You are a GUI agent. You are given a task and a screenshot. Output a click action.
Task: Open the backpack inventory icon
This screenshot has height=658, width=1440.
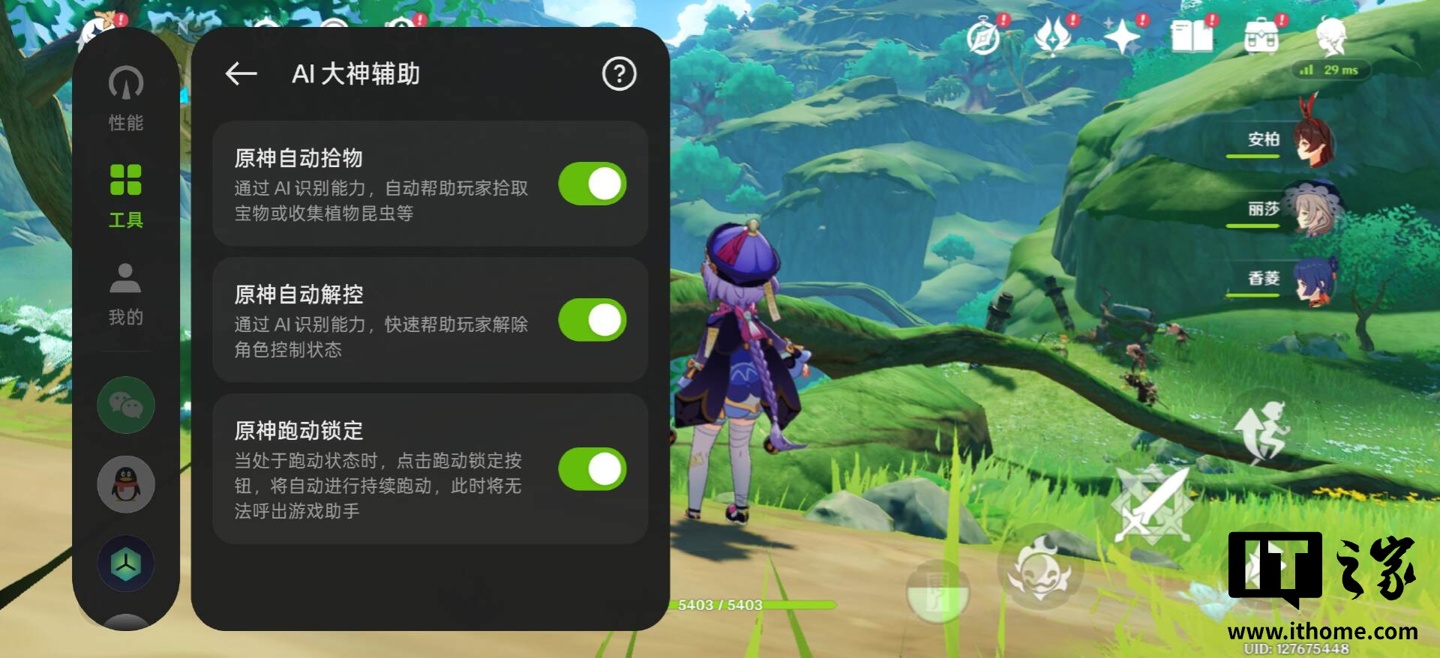tap(1262, 37)
